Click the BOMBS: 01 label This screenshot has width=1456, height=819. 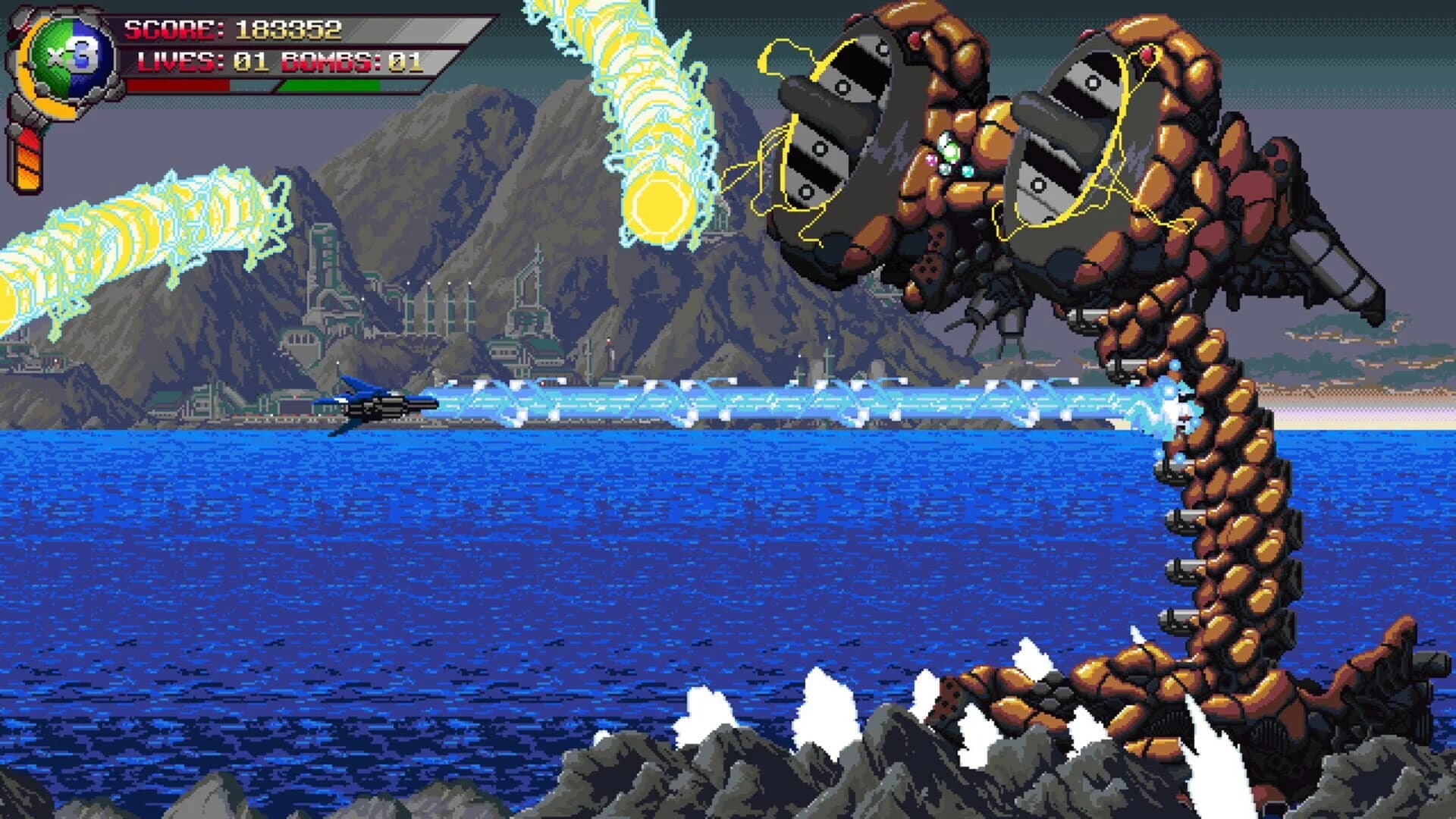[337, 62]
